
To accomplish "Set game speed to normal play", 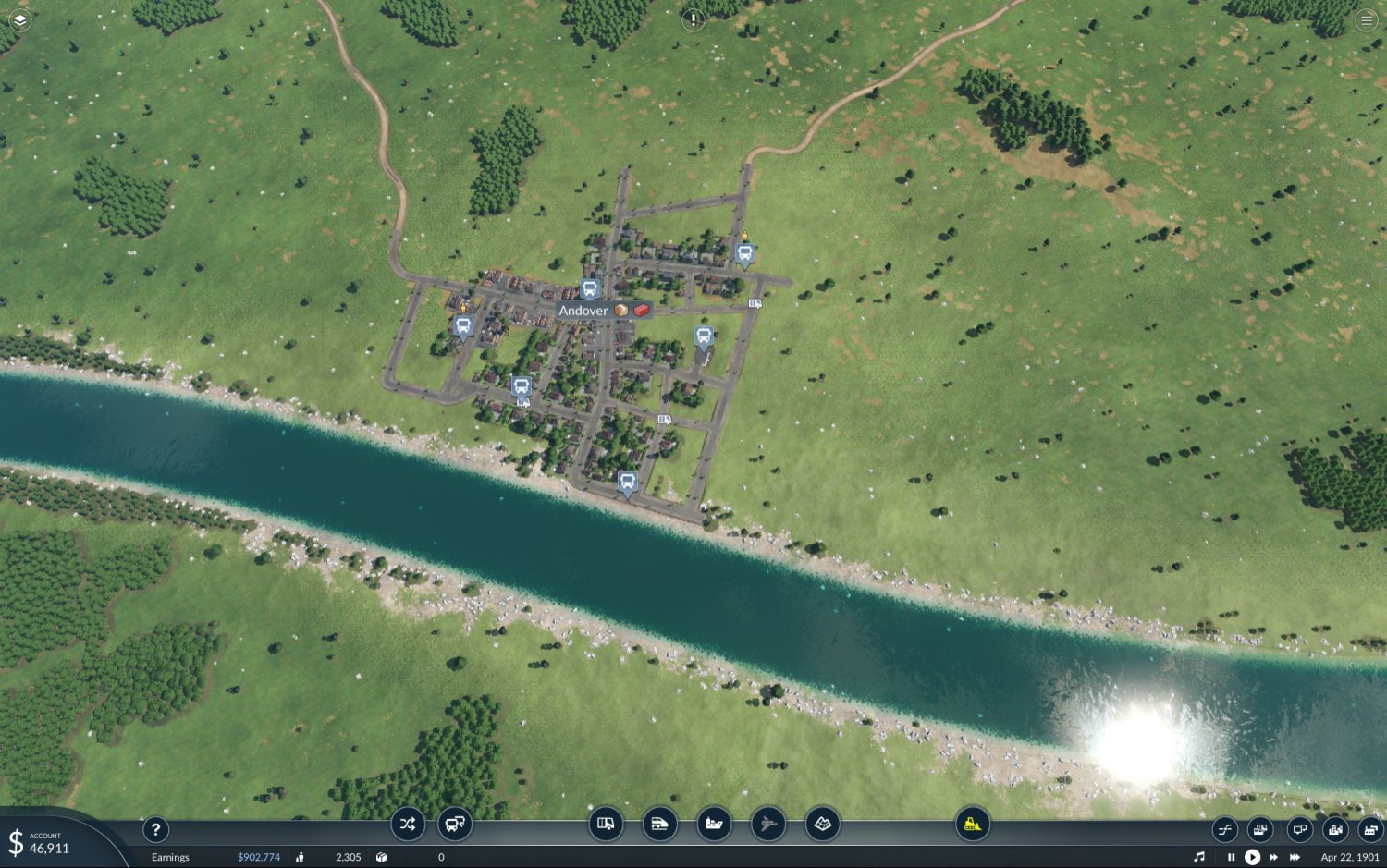I will tap(1252, 857).
